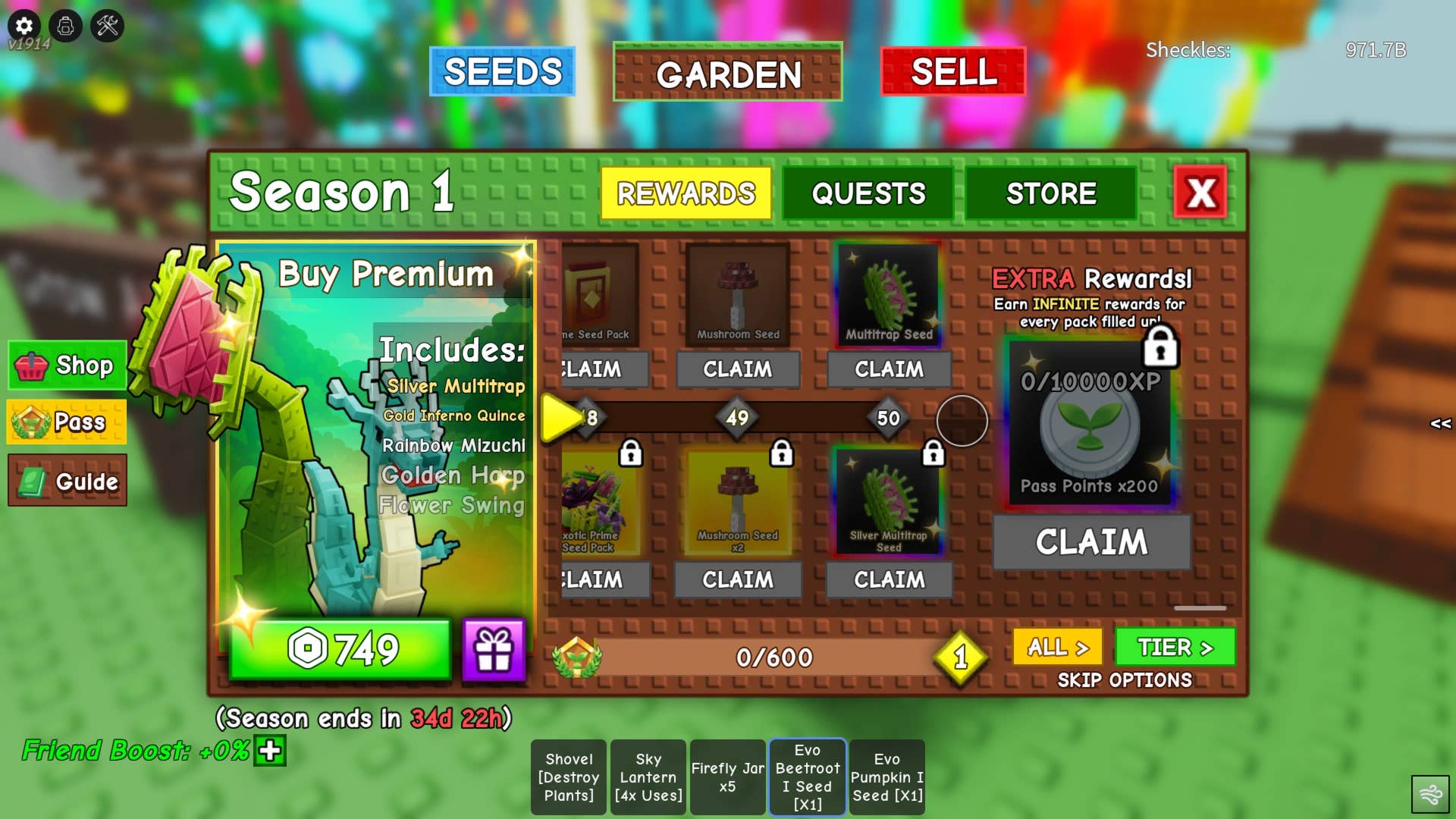Buy Premium for 749 Robux
This screenshot has width=1456, height=819.
[x=340, y=649]
